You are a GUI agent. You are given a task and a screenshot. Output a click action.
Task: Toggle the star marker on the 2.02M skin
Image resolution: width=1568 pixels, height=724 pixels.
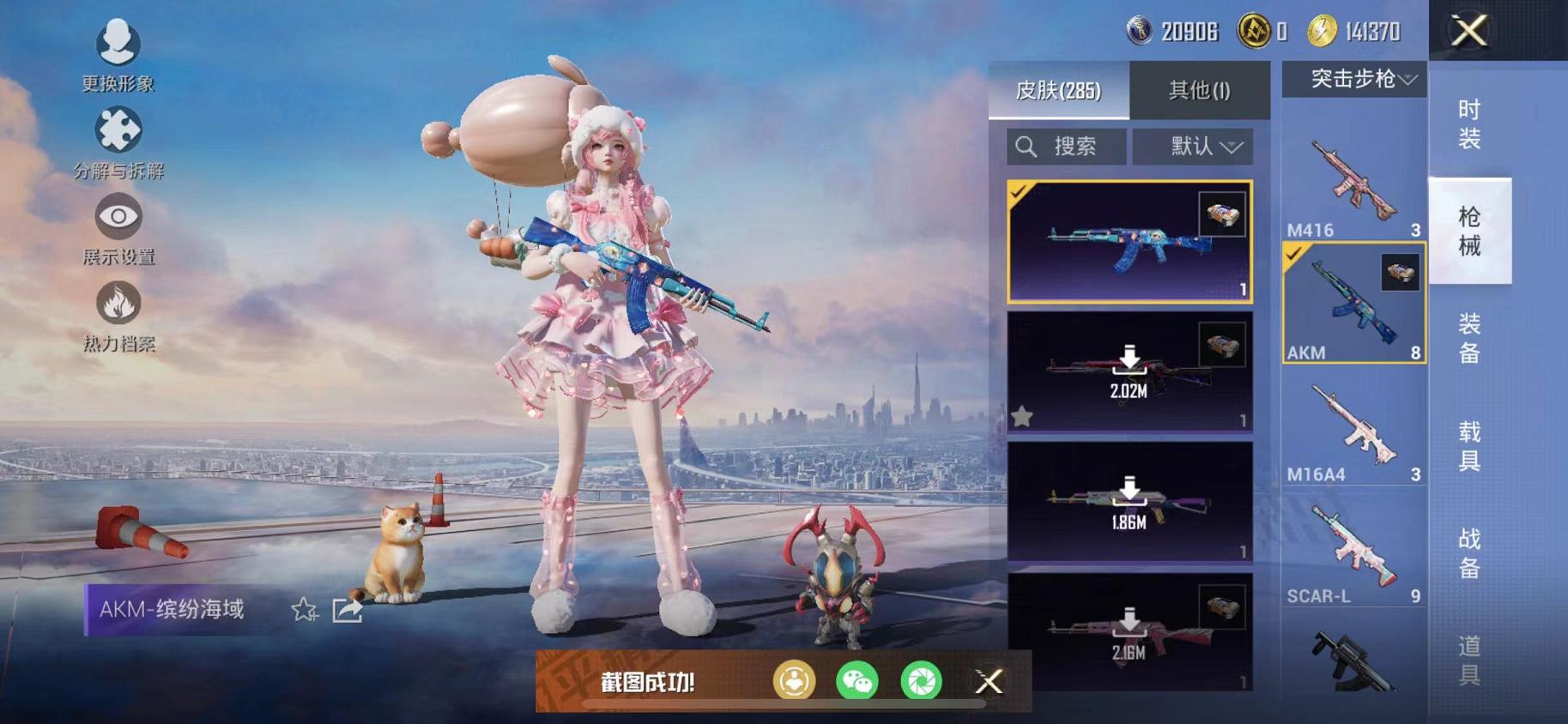tap(1023, 417)
